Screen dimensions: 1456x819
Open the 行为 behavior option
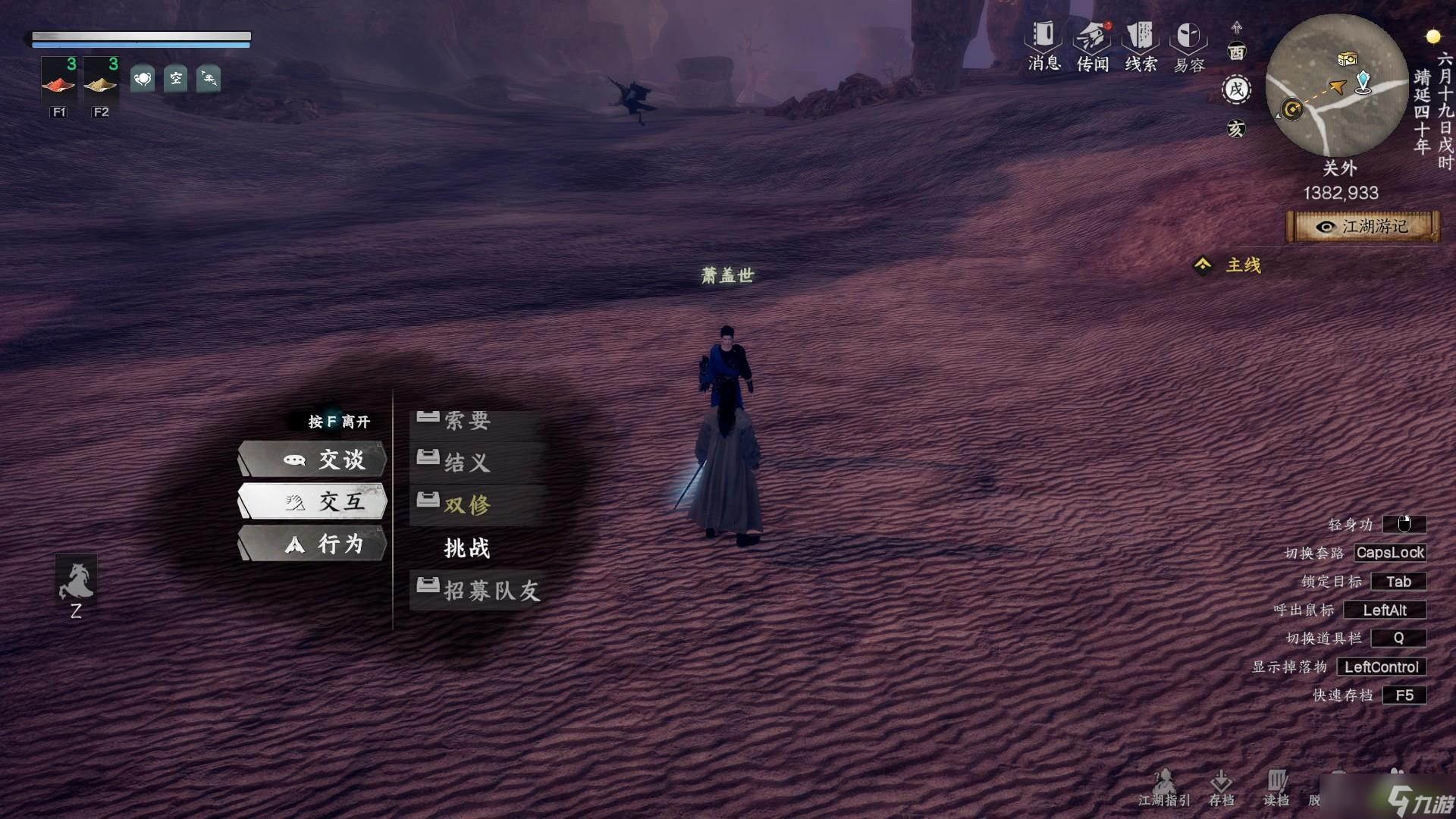pos(313,544)
